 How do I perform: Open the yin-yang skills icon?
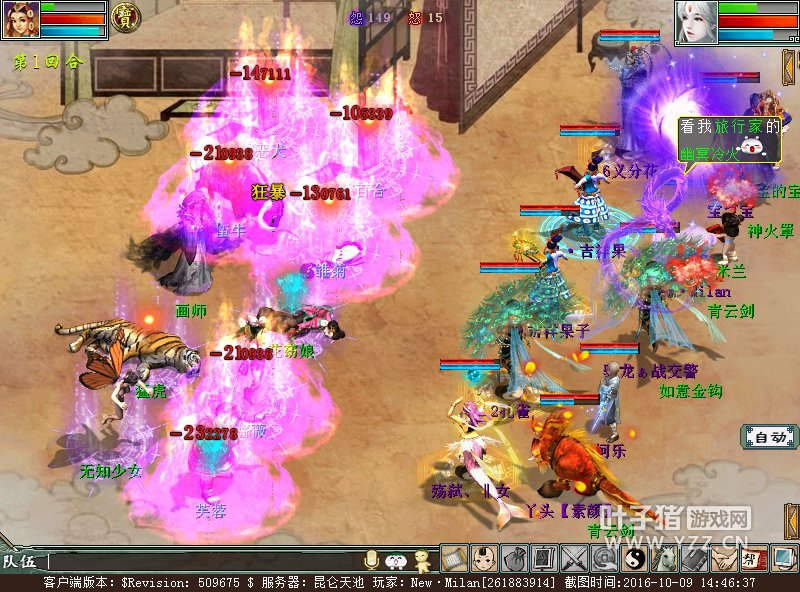pyautogui.click(x=634, y=558)
